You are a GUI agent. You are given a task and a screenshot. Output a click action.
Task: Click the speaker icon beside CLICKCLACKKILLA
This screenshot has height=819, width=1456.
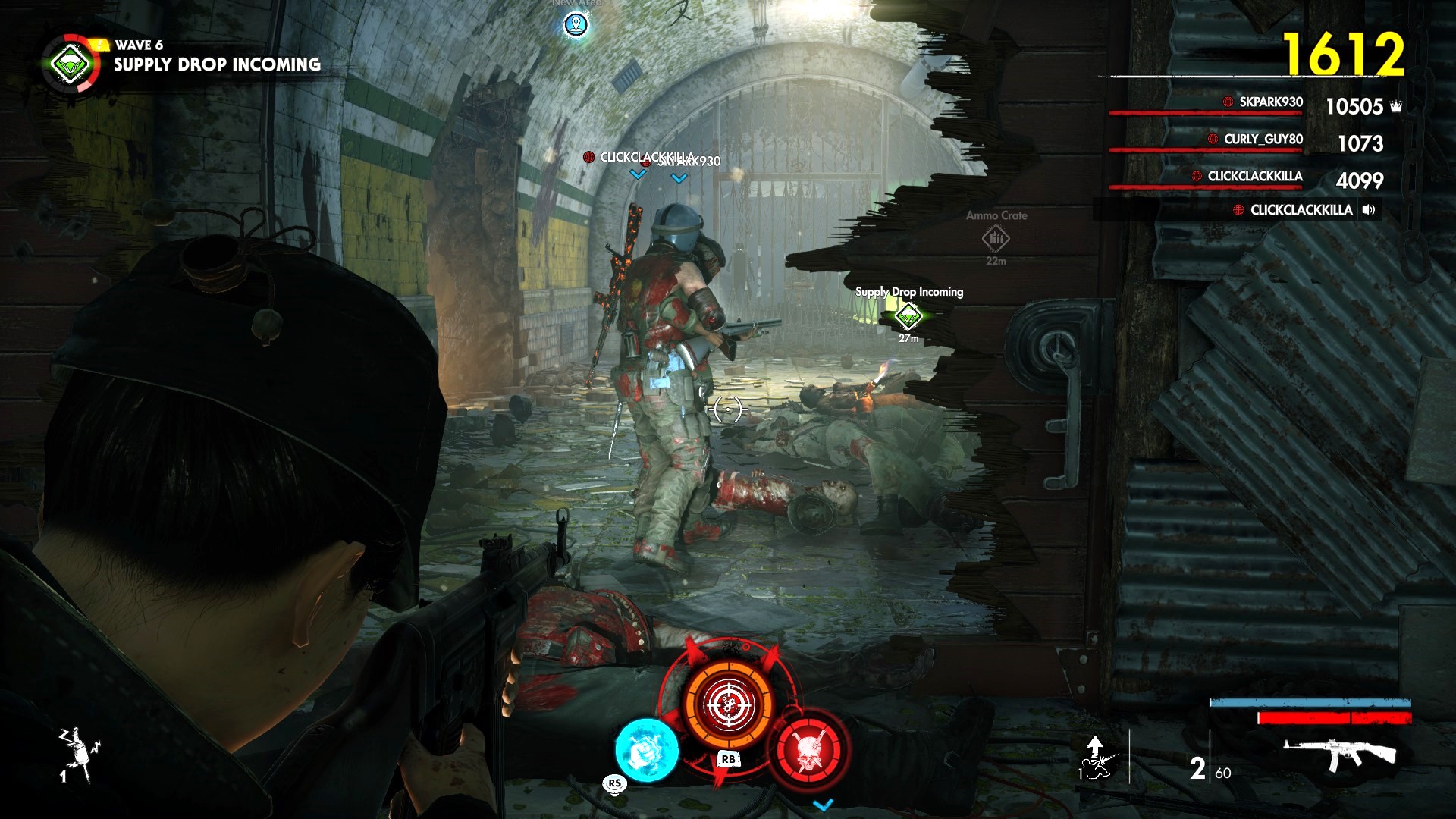coord(1369,210)
